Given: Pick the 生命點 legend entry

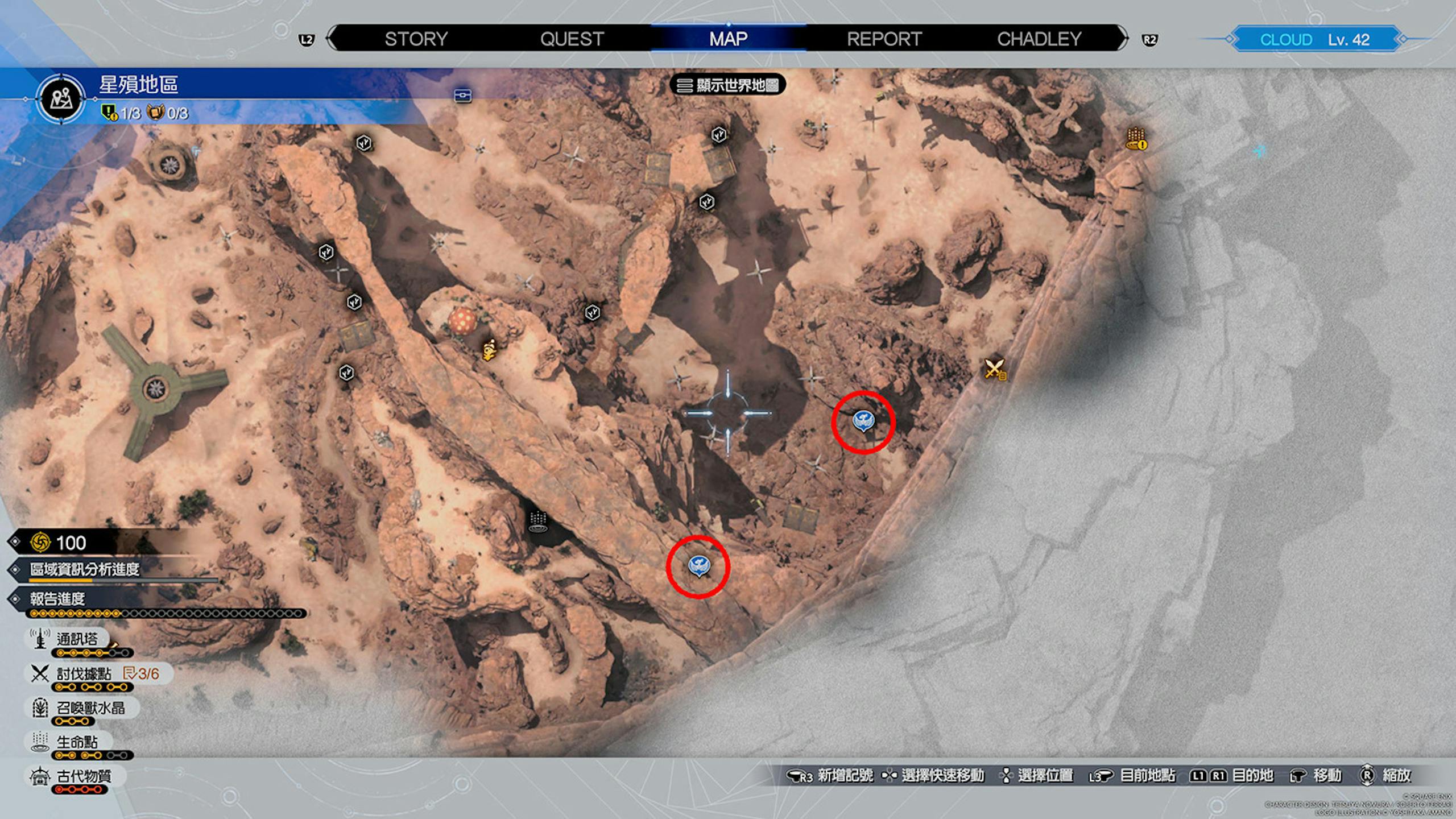Looking at the screenshot, I should pyautogui.click(x=77, y=742).
